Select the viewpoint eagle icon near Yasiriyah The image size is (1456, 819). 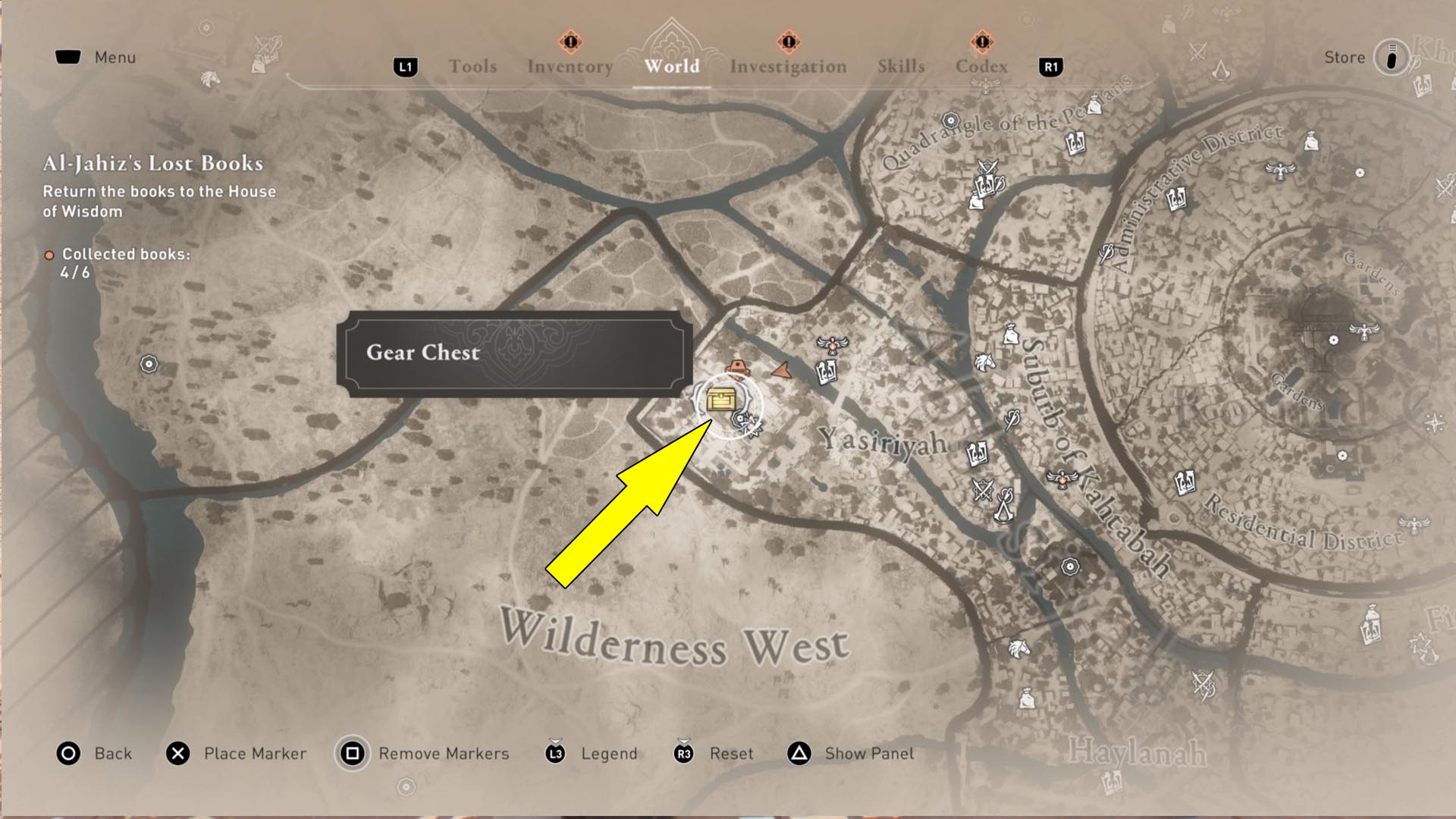tap(832, 347)
